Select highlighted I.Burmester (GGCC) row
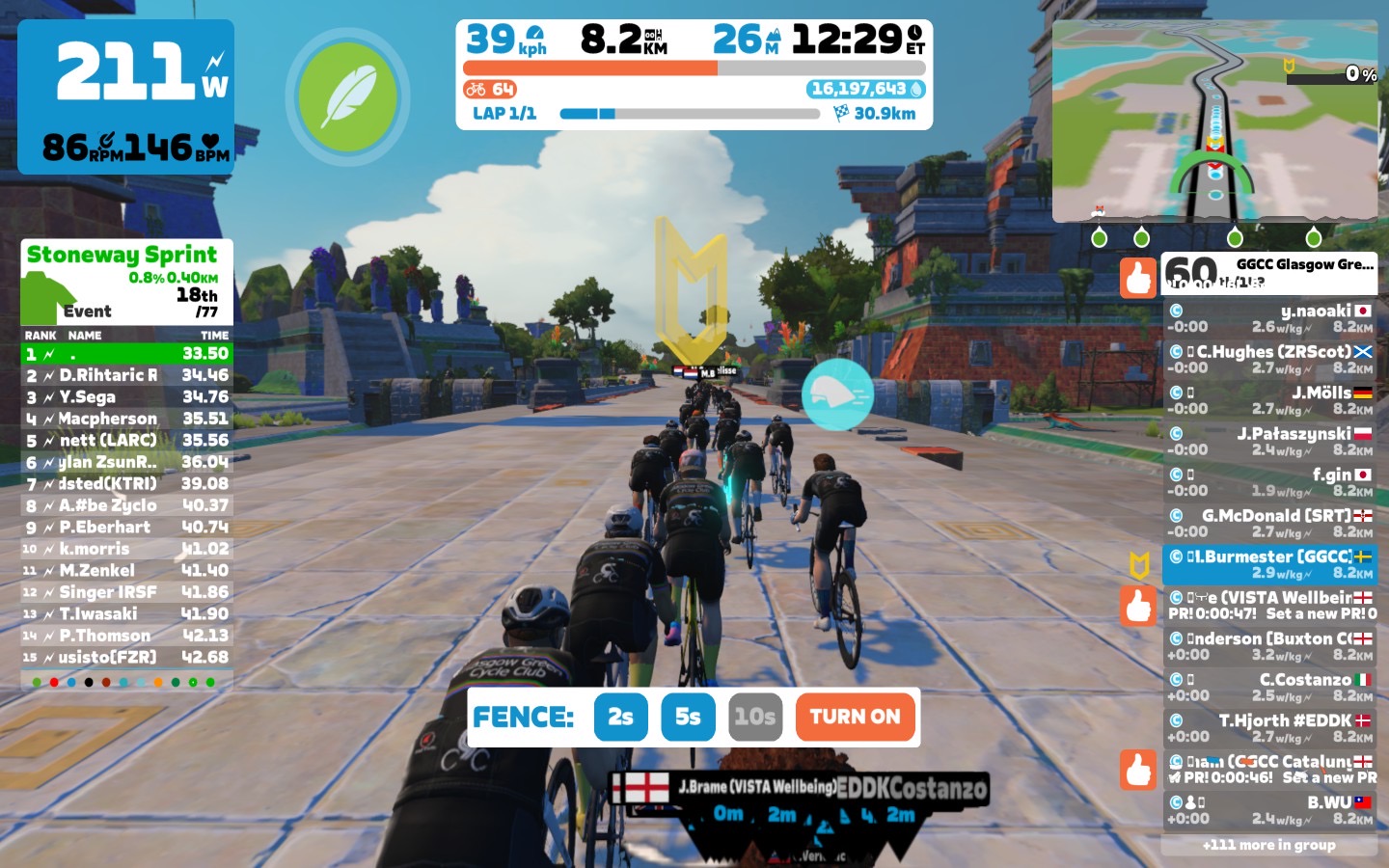 [x=1269, y=564]
